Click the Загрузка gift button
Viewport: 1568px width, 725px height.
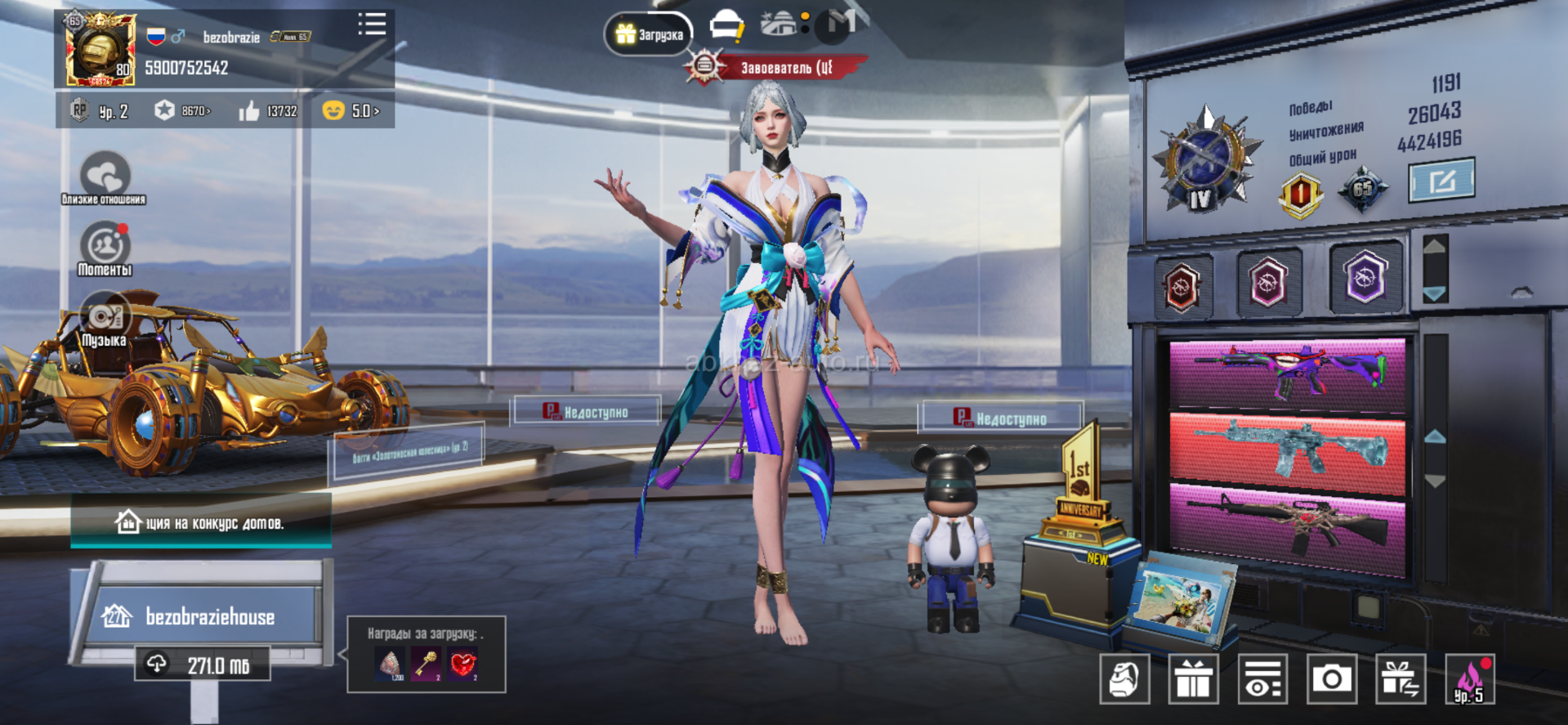coord(649,34)
